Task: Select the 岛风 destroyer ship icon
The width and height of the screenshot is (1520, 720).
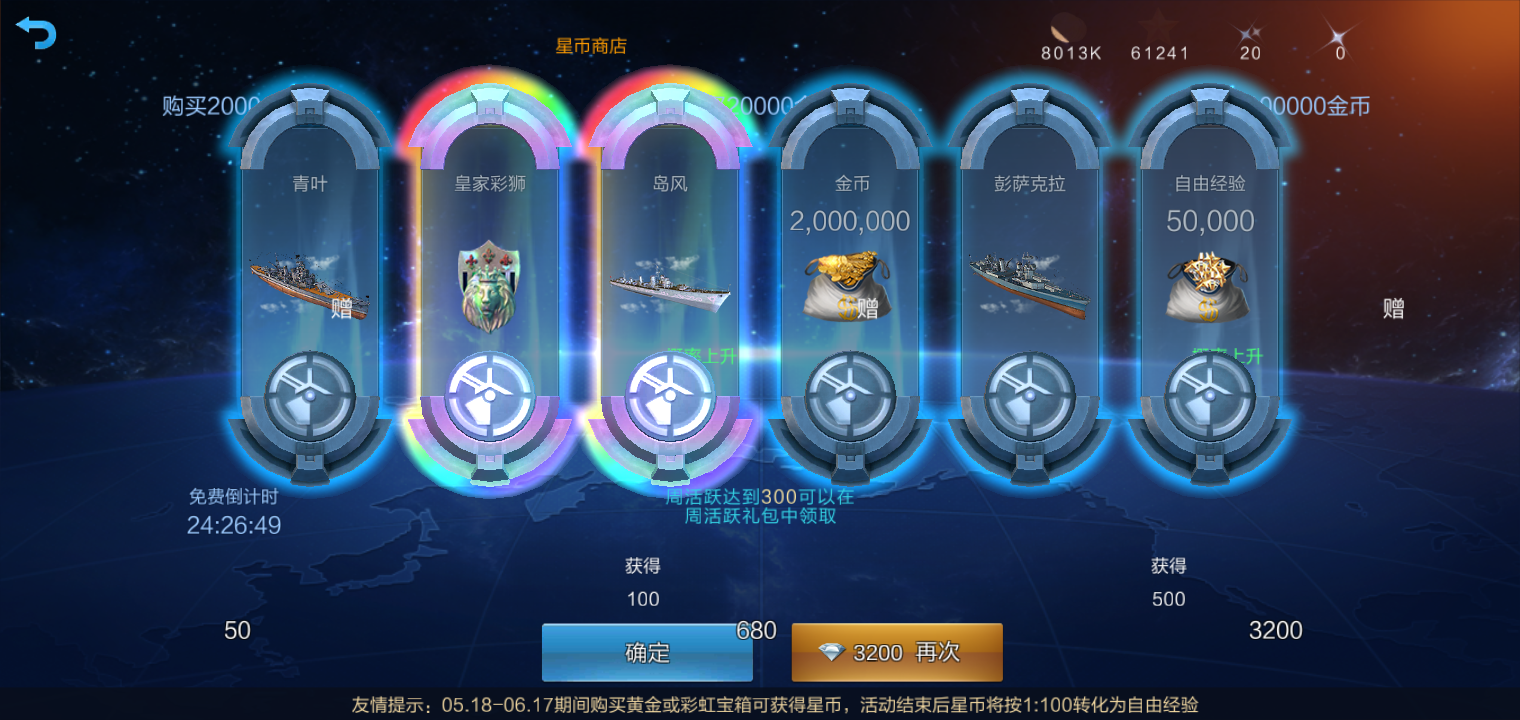Action: 669,289
